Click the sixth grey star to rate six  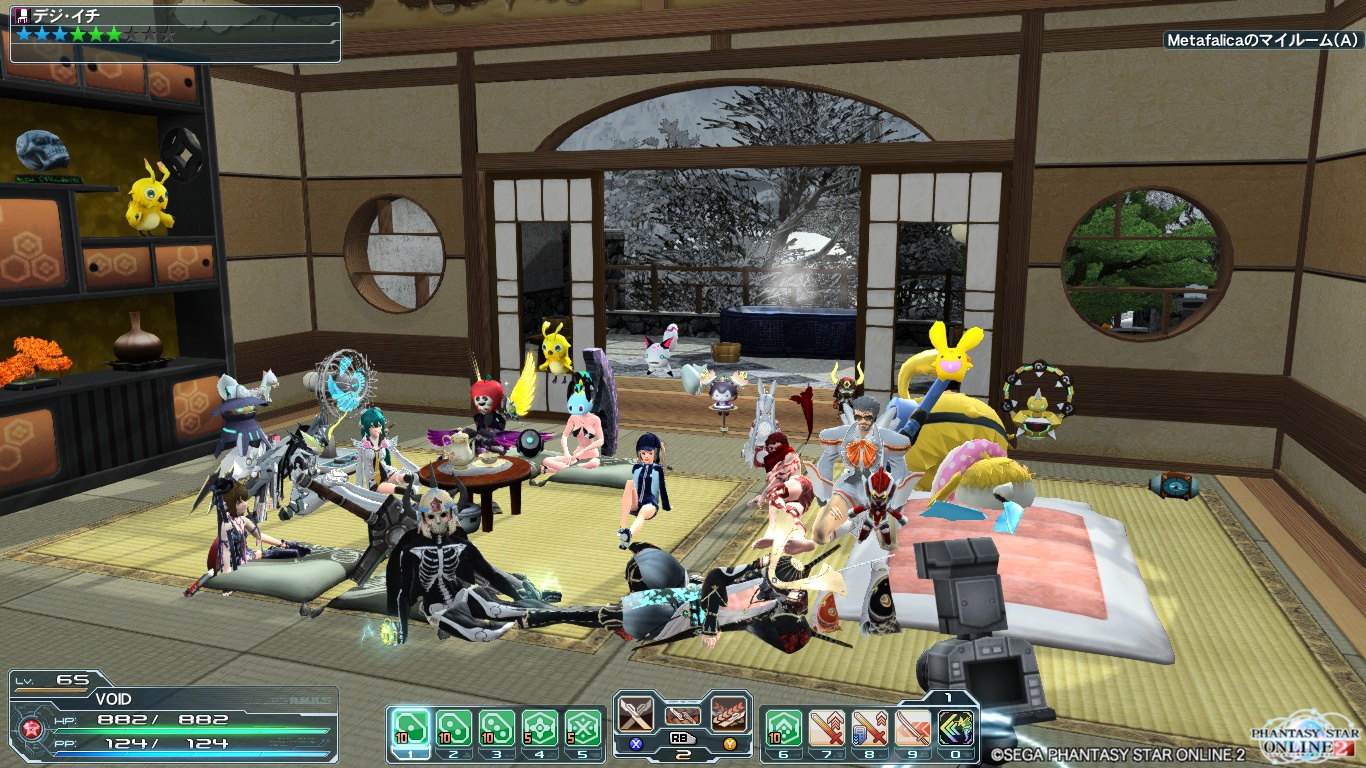pos(113,35)
